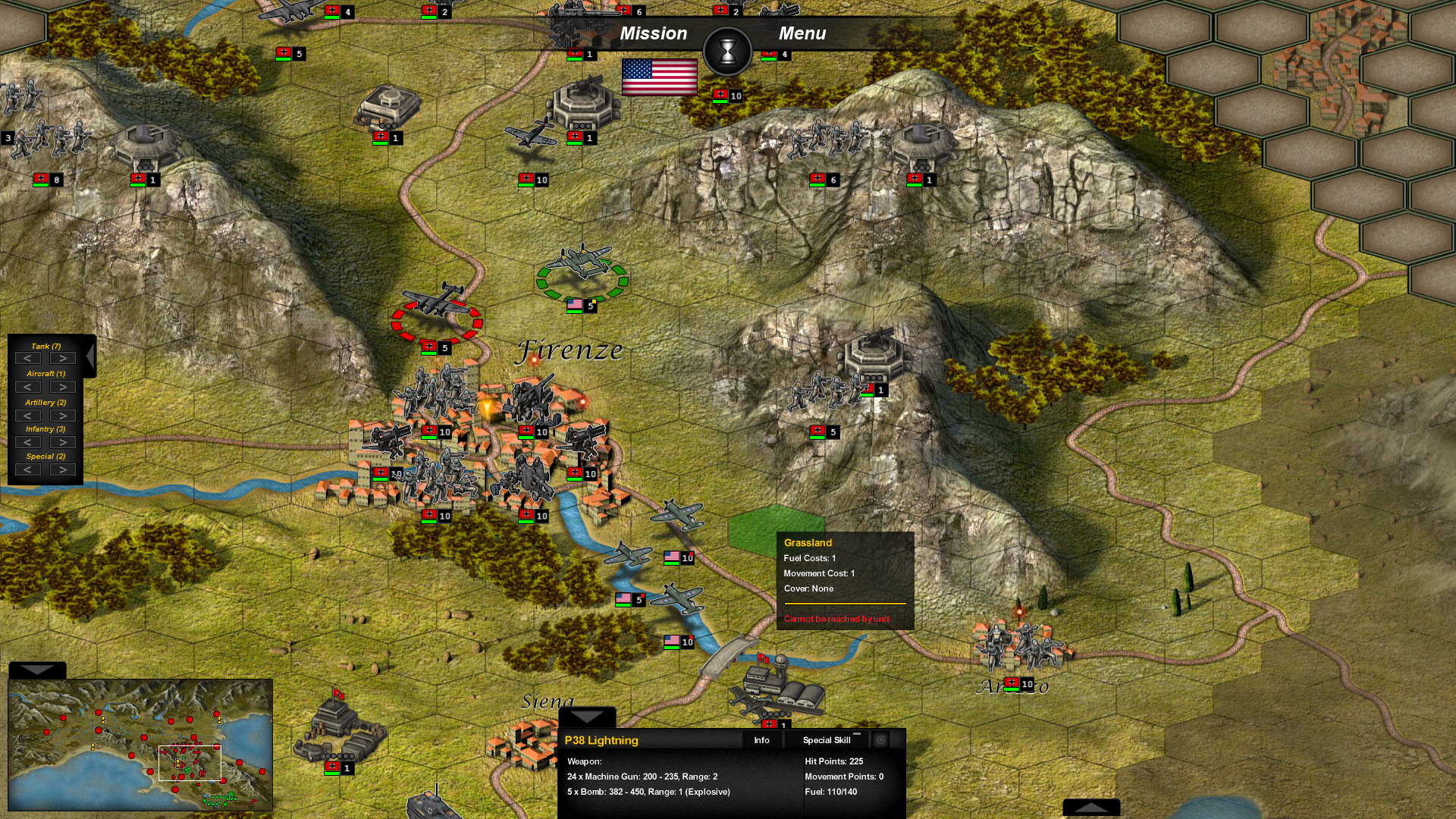Collapse the minimap using its arrow
Image resolution: width=1456 pixels, height=819 pixels.
(x=36, y=670)
